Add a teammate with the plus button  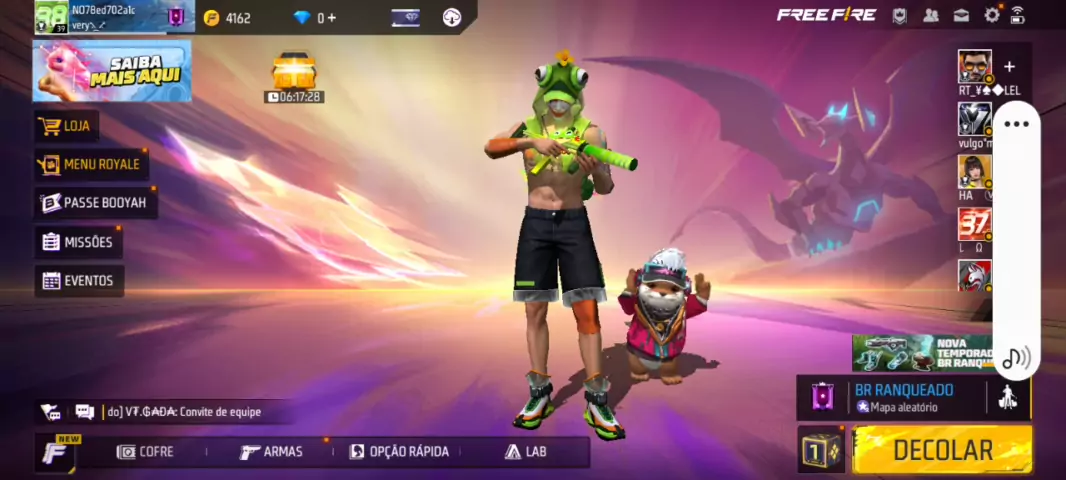tap(1009, 67)
